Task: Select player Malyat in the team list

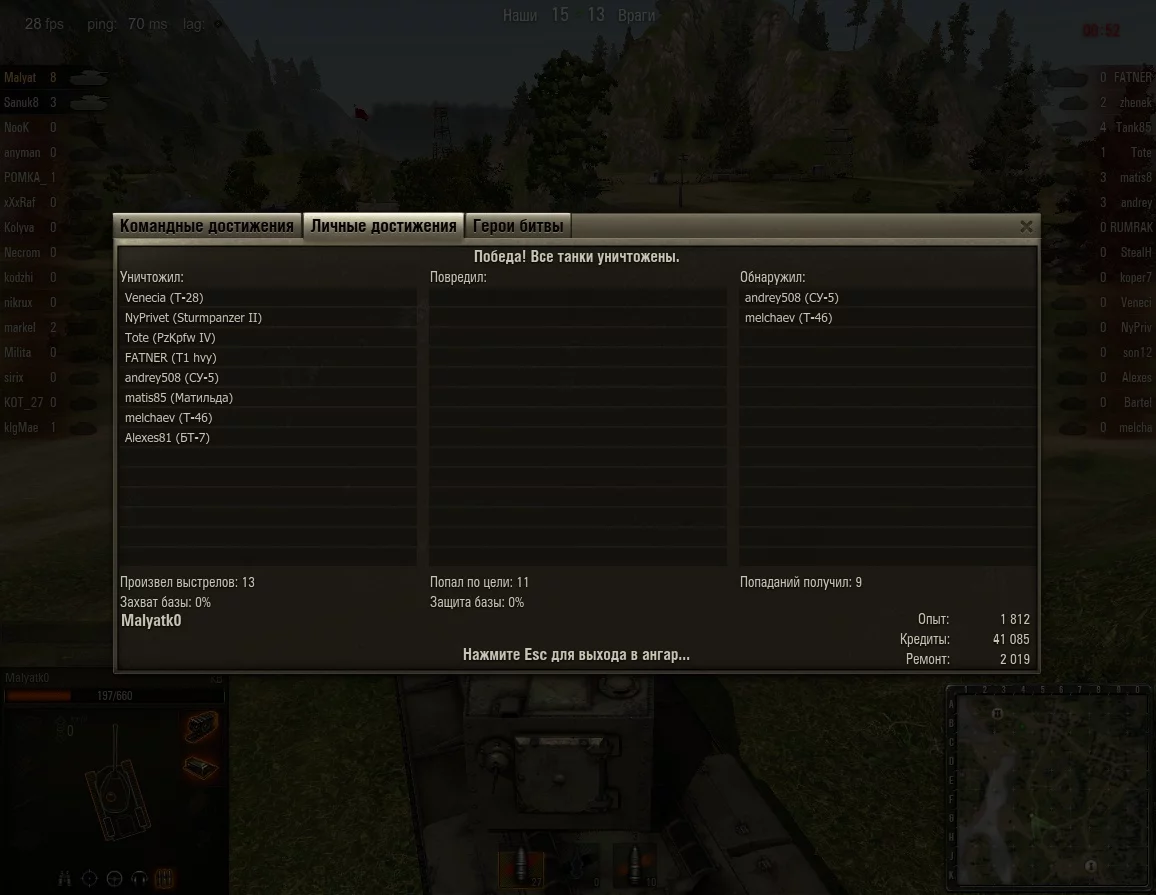Action: point(22,78)
